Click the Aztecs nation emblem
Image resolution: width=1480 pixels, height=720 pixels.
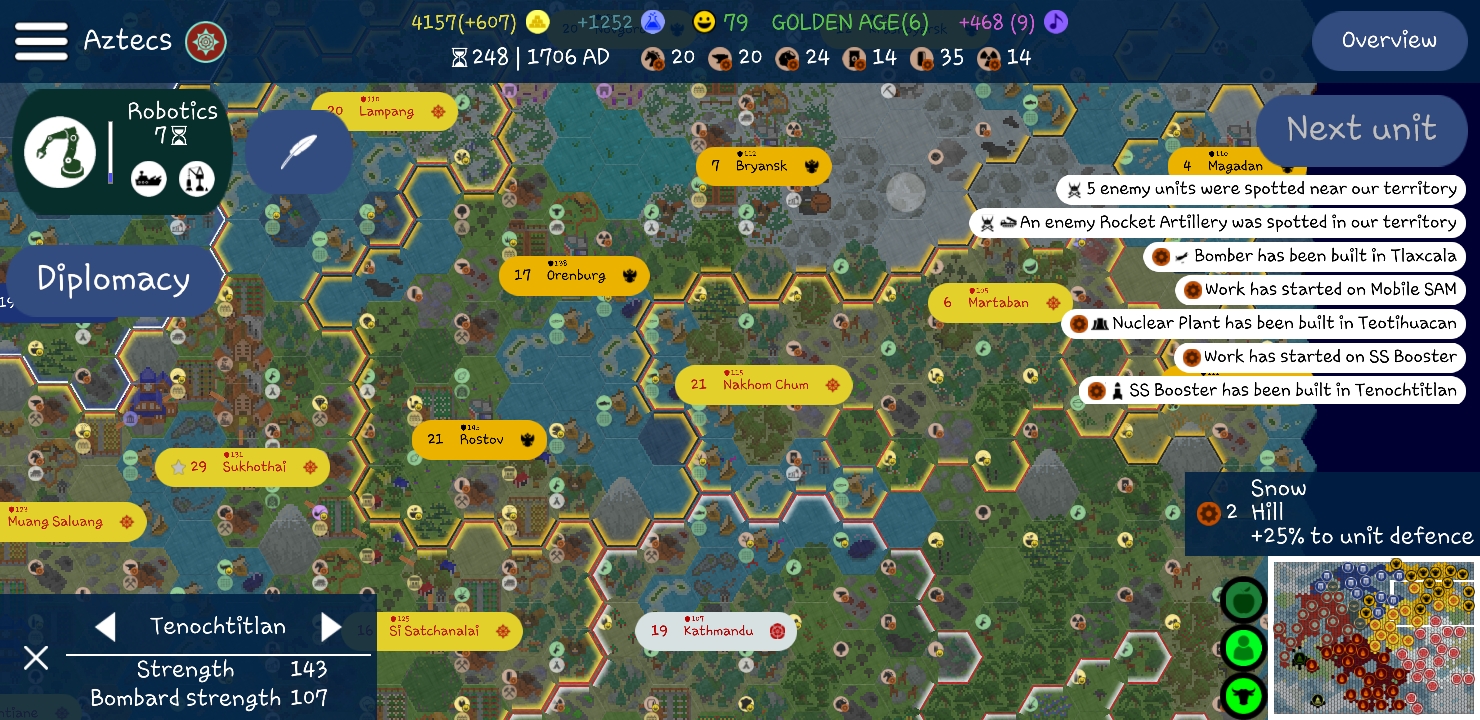206,42
